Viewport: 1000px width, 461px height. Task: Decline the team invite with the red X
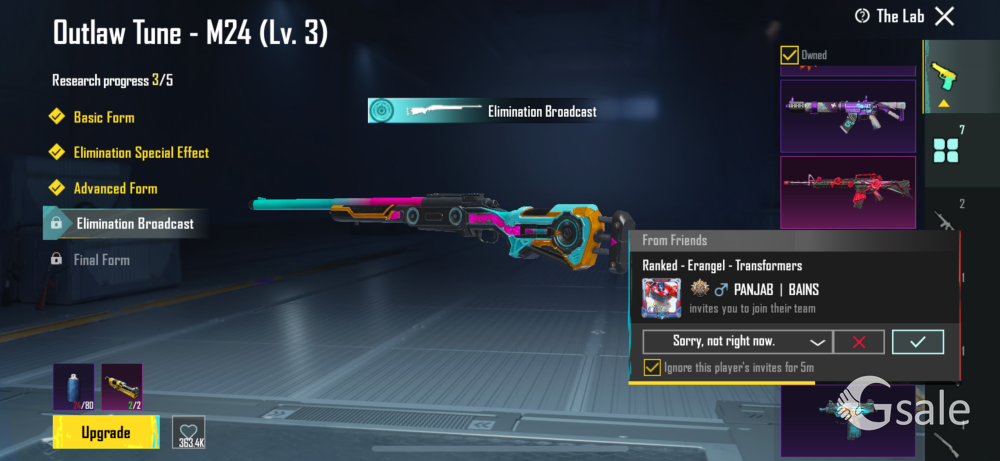[x=858, y=342]
